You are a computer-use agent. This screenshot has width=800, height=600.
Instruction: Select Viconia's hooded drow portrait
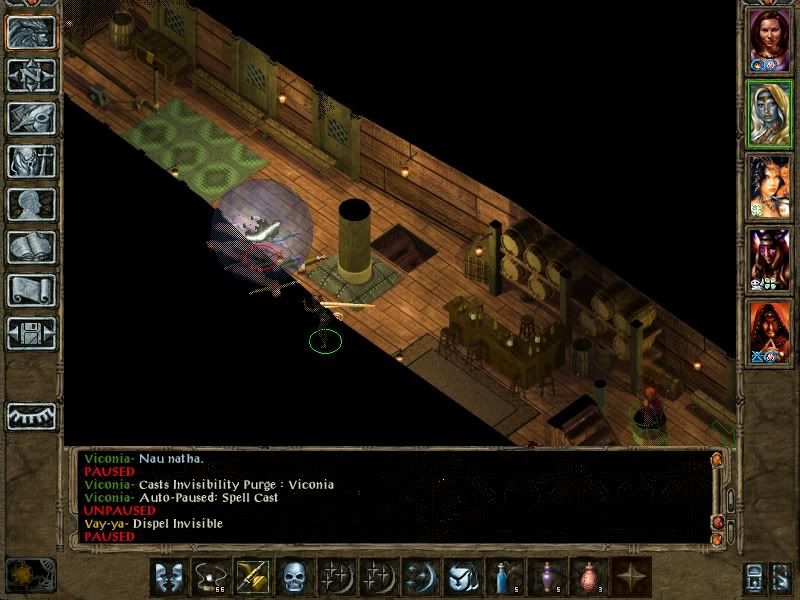(770, 114)
